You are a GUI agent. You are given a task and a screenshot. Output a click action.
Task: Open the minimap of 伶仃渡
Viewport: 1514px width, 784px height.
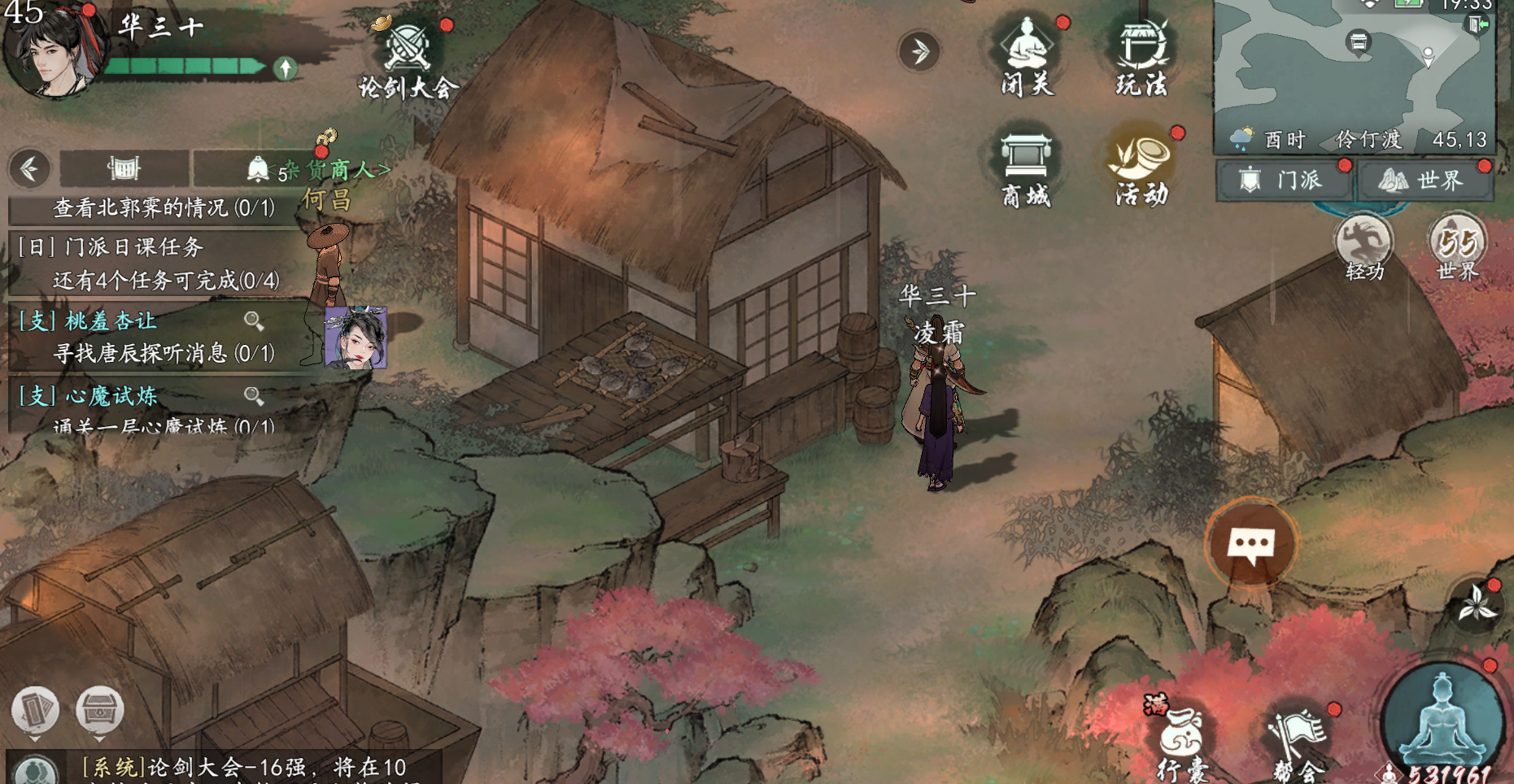point(1353,65)
